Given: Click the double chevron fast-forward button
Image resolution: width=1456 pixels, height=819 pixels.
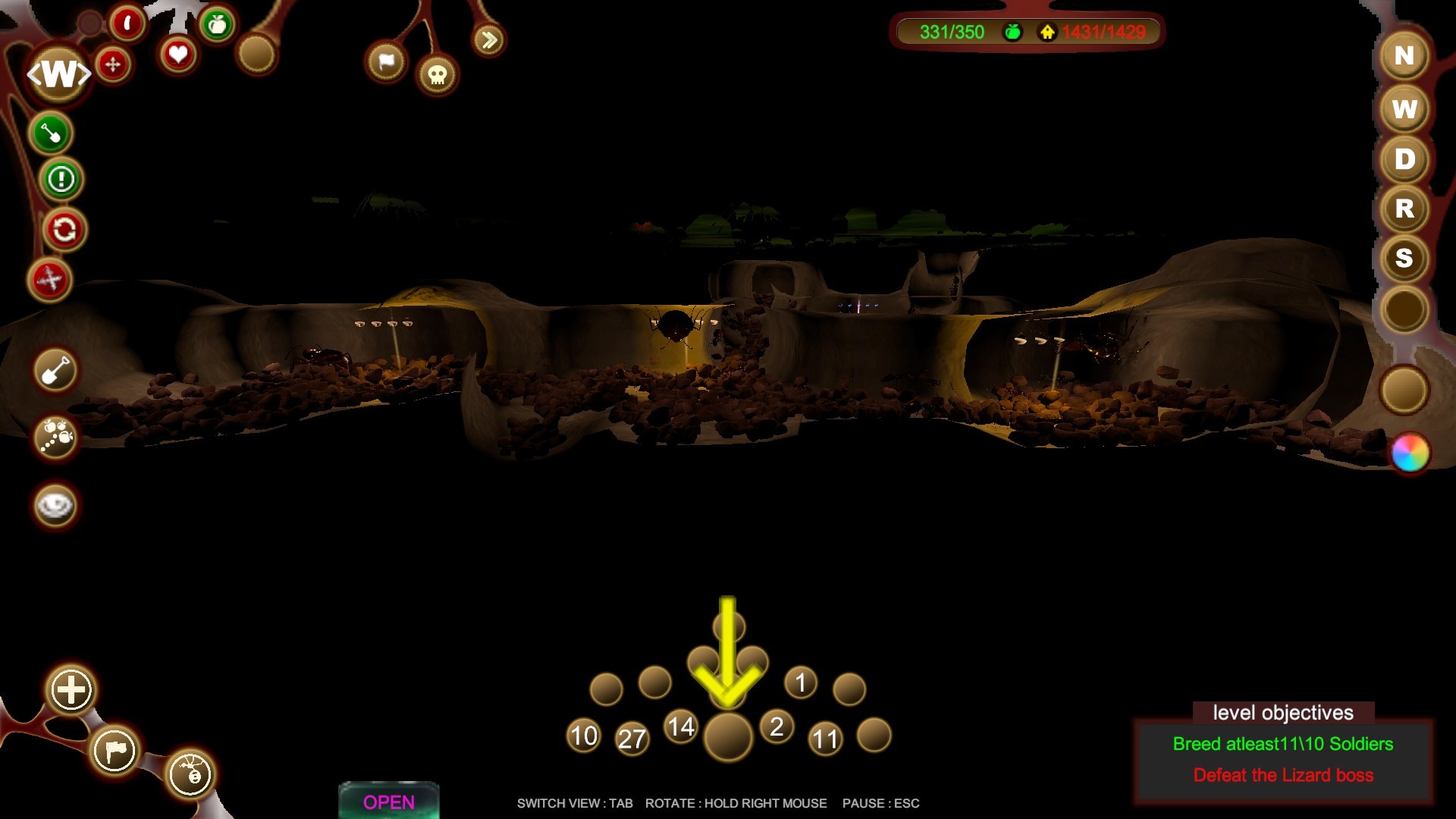Looking at the screenshot, I should click(489, 40).
